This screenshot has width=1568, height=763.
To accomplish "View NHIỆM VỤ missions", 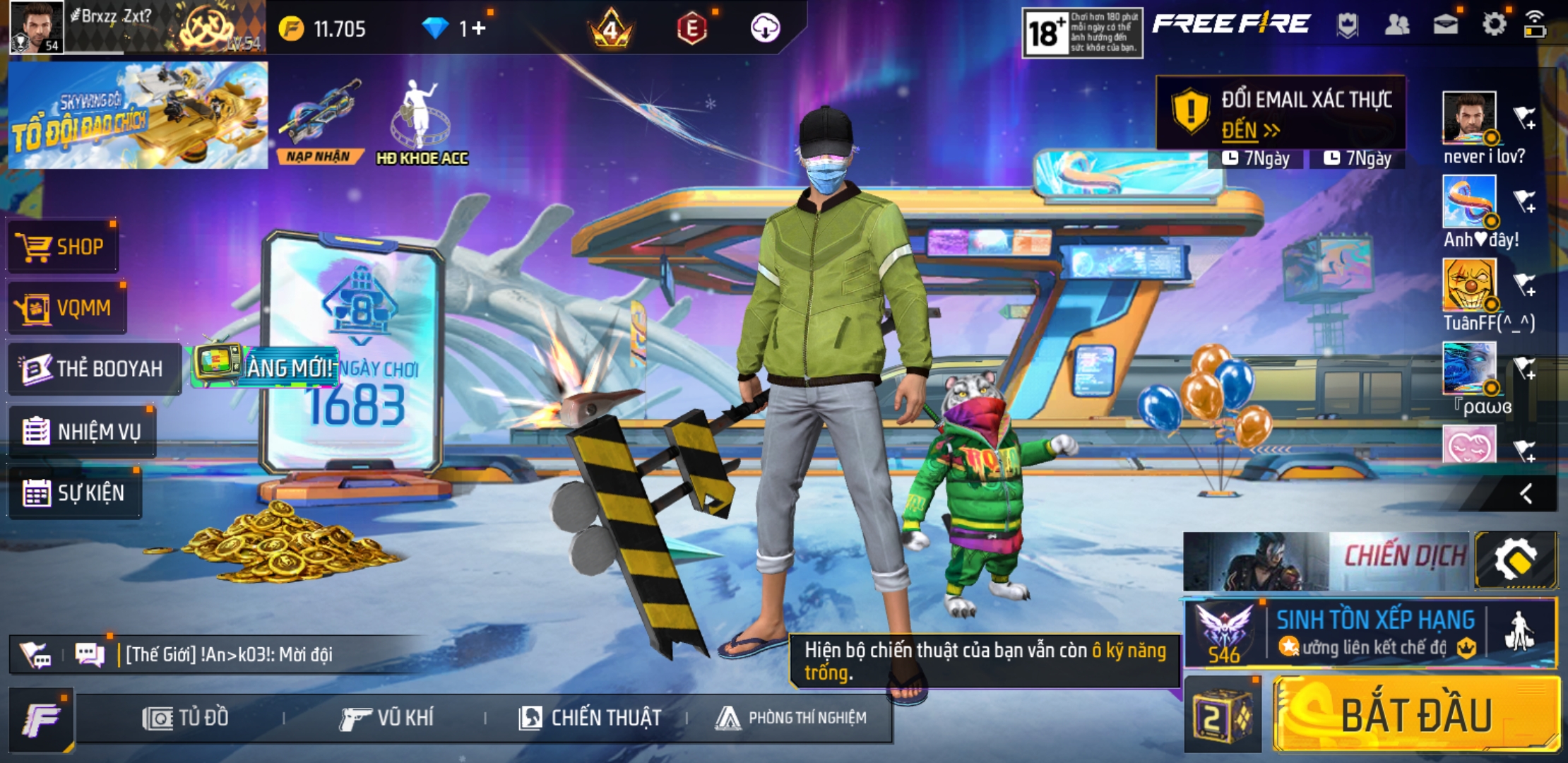I will (83, 431).
